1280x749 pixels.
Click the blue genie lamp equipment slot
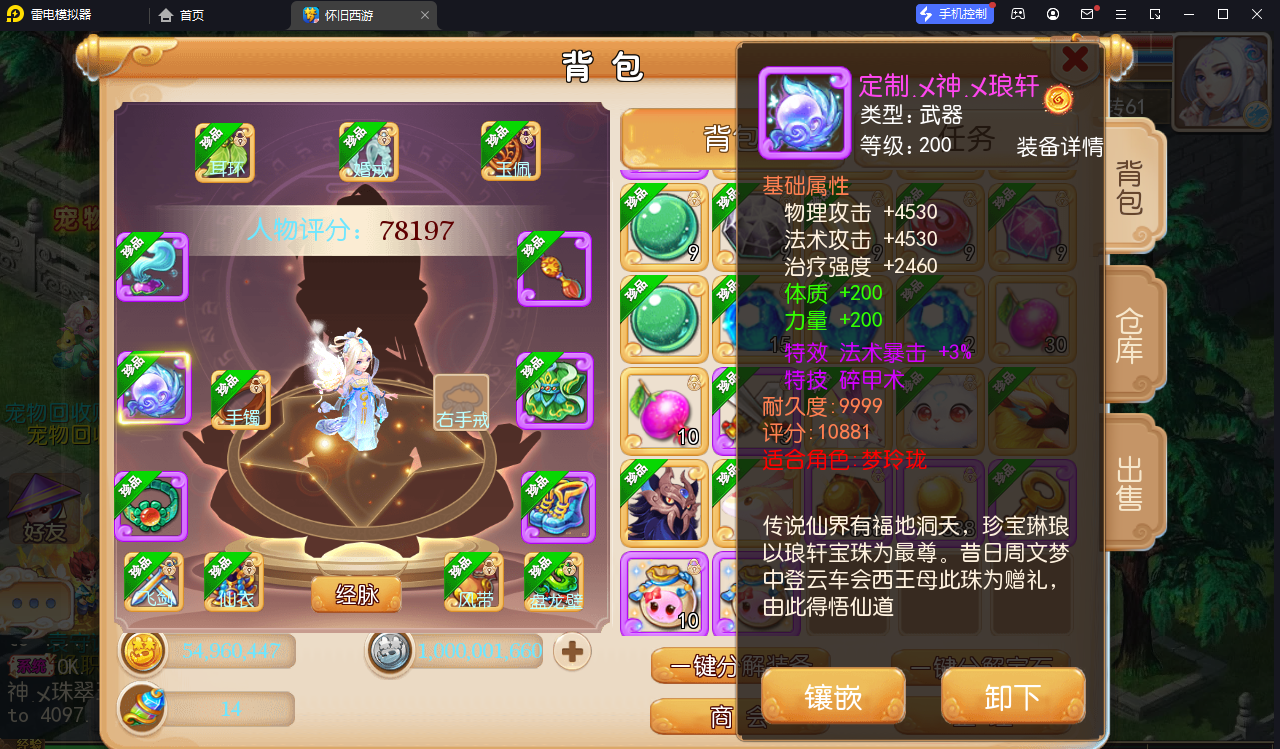(x=152, y=267)
